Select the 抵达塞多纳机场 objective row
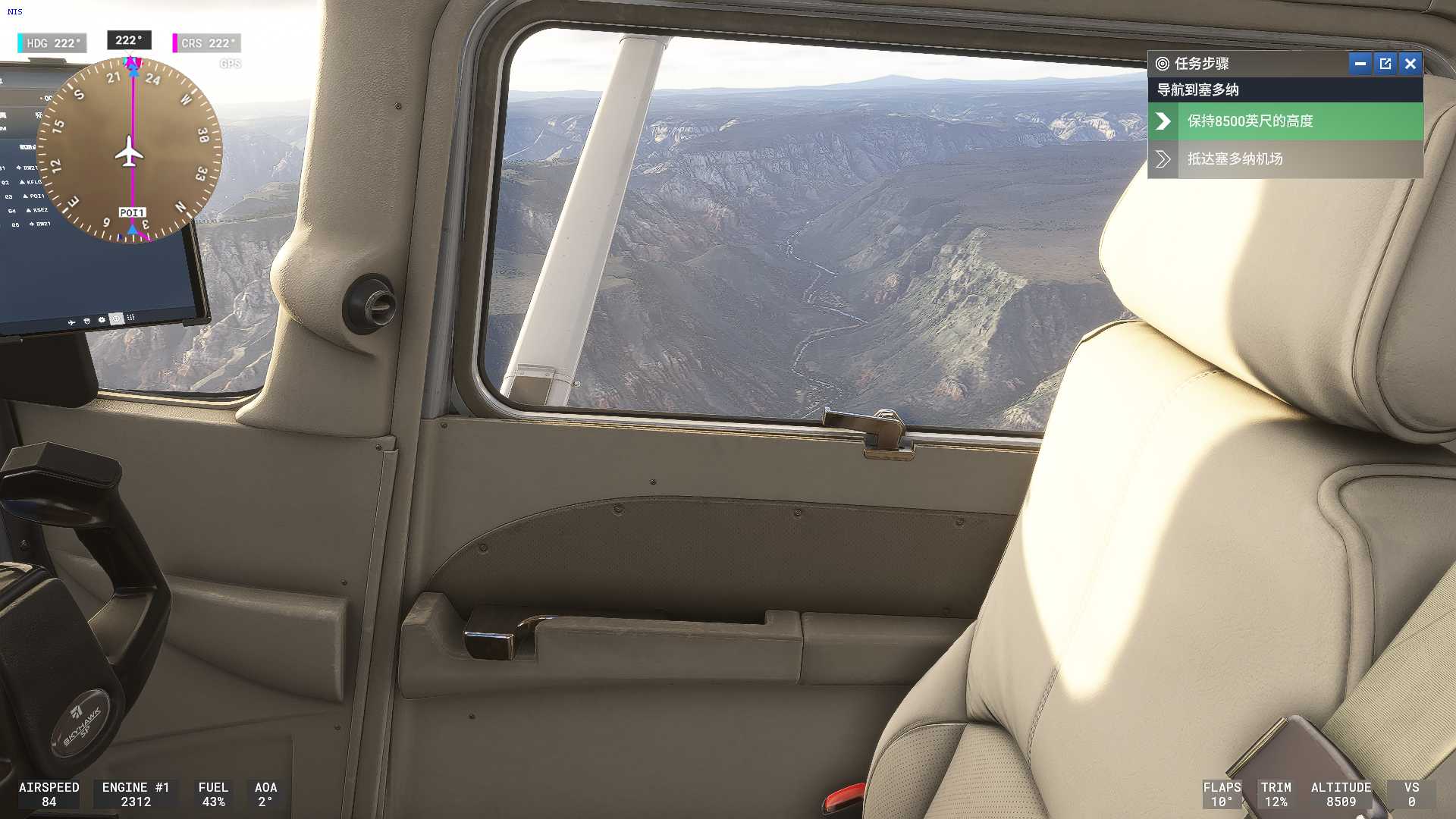The image size is (1456, 819). pos(1285,159)
